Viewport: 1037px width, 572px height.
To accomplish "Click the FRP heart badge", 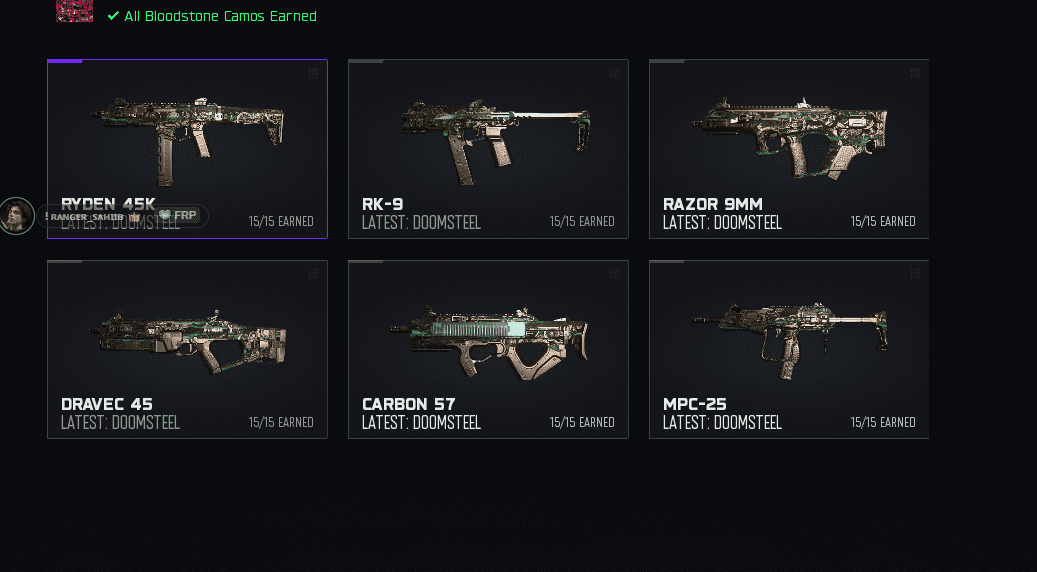I will (178, 216).
